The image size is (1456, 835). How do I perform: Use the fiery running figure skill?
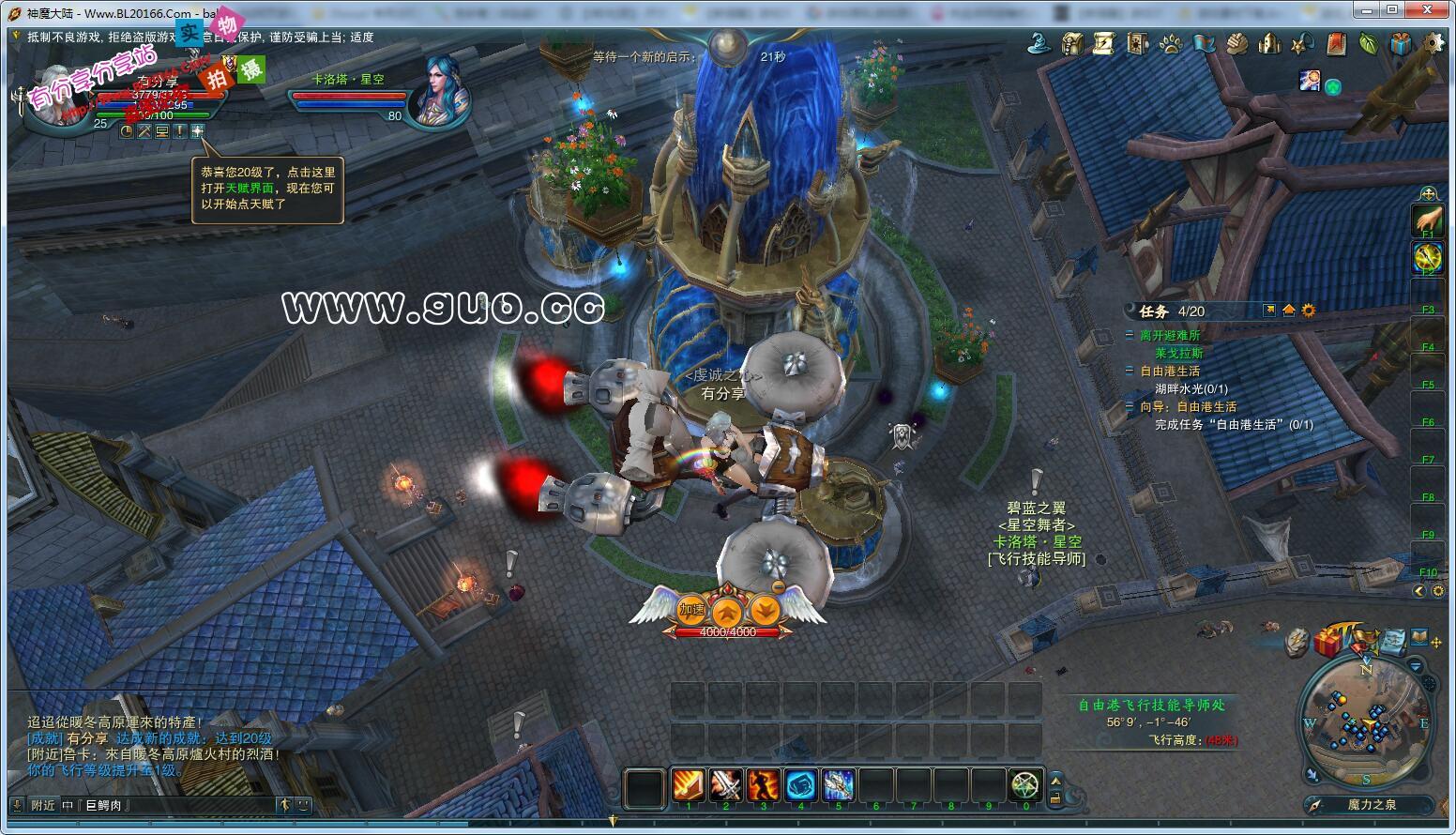pyautogui.click(x=763, y=785)
